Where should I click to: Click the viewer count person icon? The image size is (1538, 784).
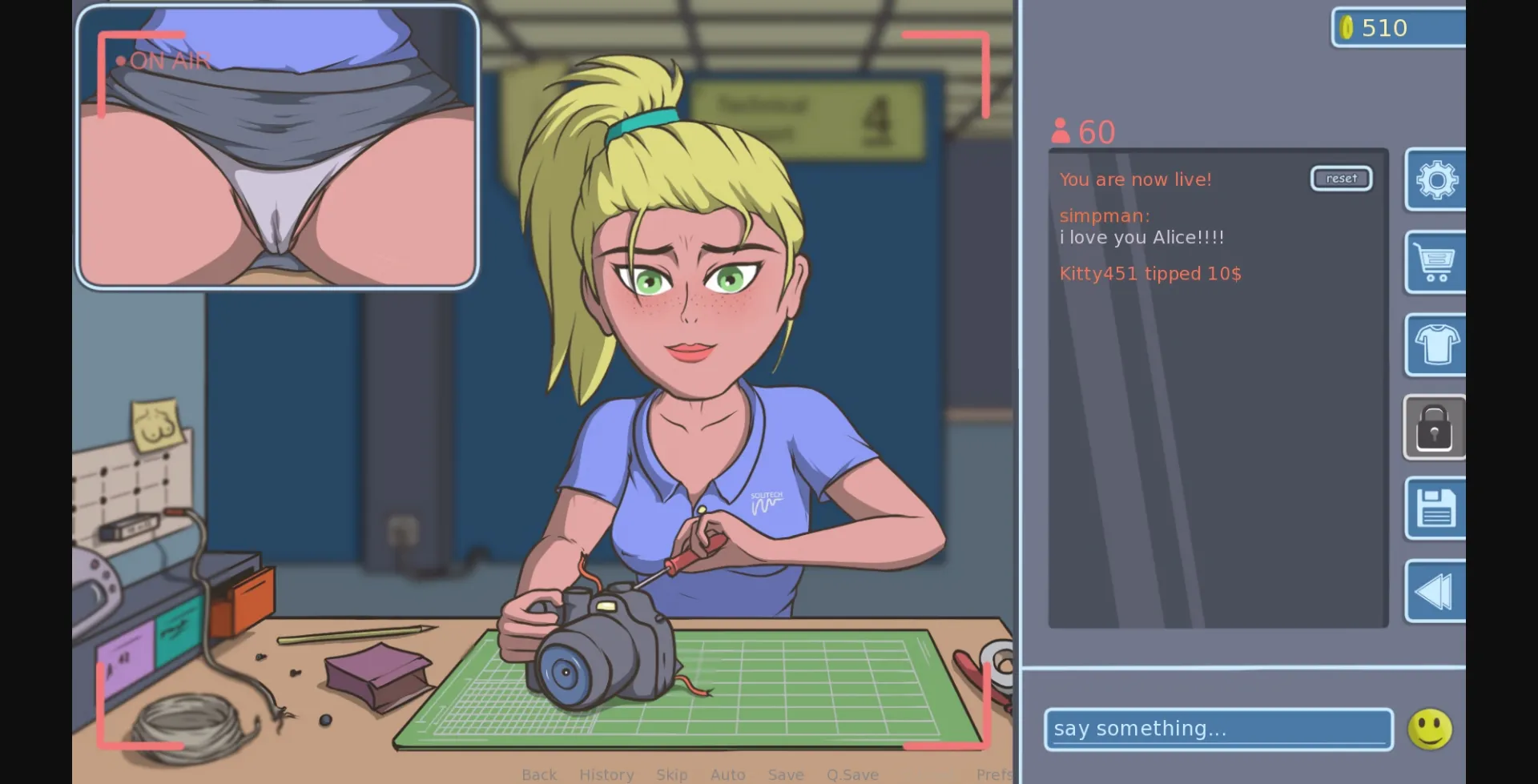pos(1061,131)
